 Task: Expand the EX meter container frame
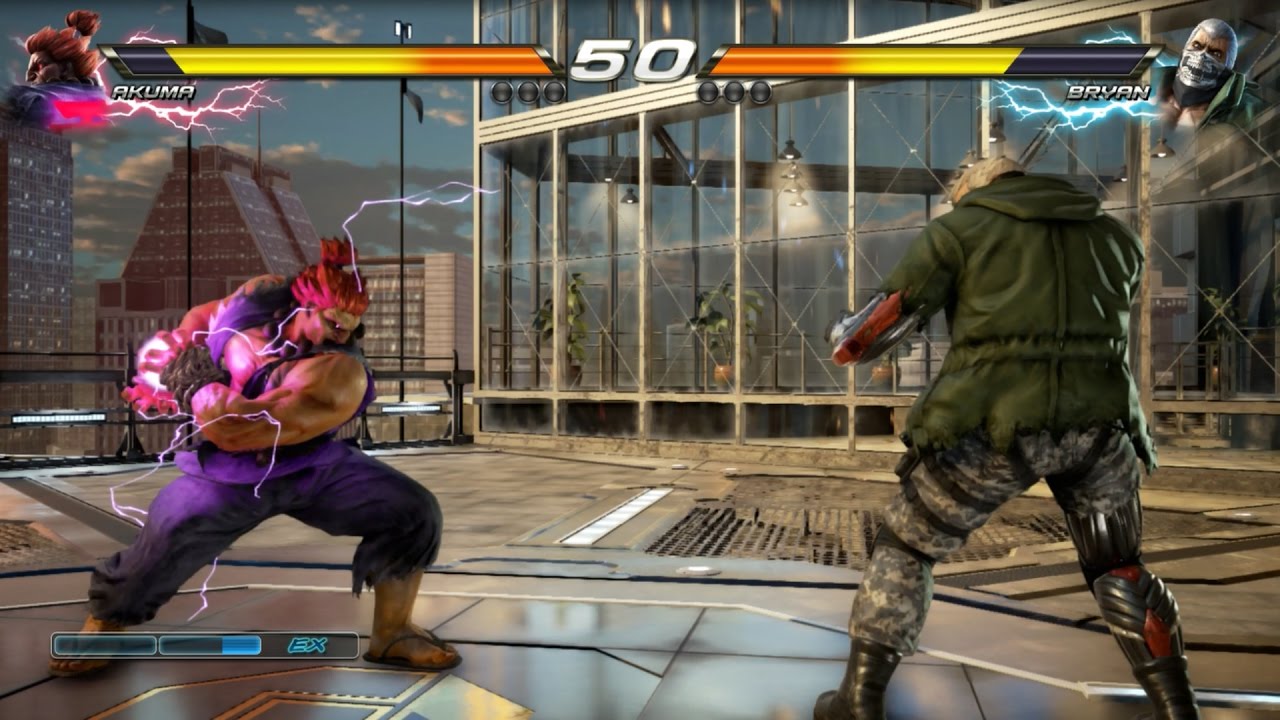click(205, 645)
